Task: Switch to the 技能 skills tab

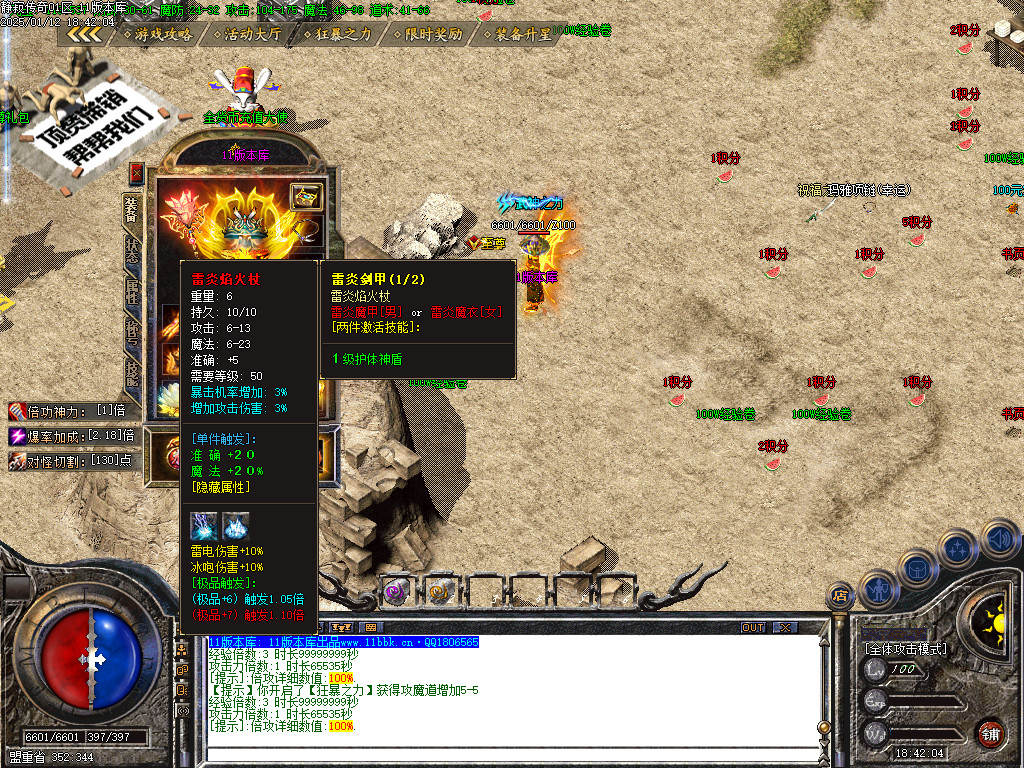Action: (x=132, y=371)
